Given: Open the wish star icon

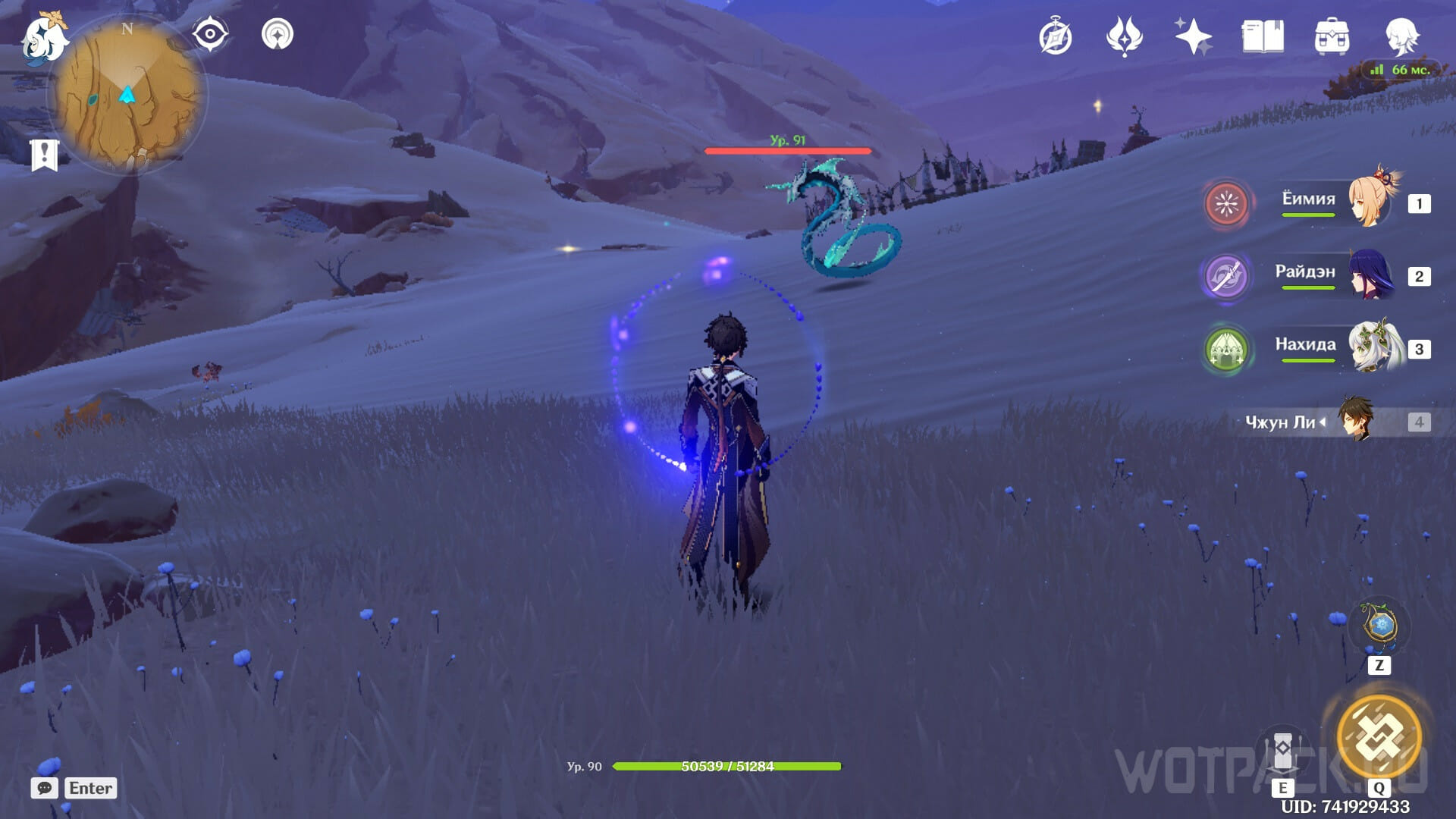Looking at the screenshot, I should (1193, 37).
